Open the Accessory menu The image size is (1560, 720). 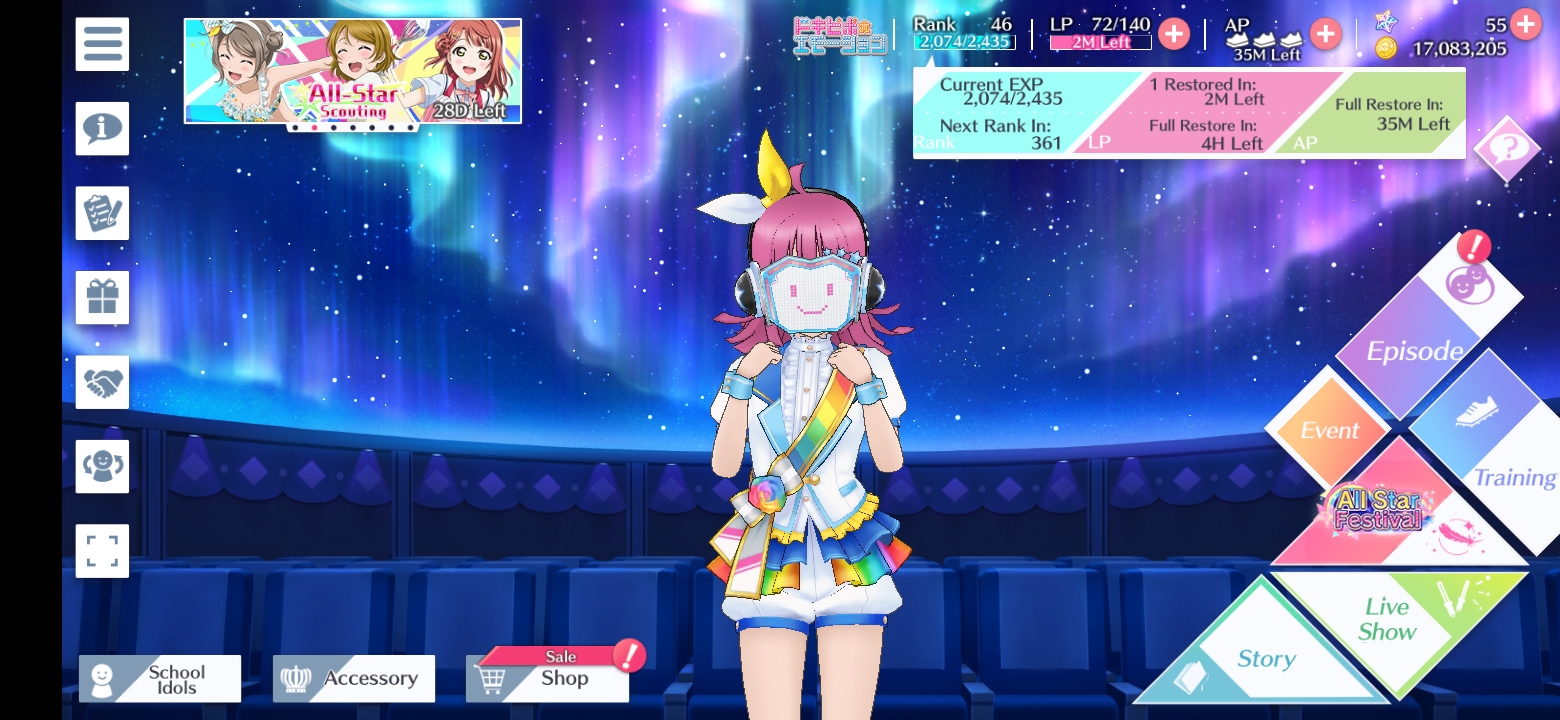tap(354, 679)
